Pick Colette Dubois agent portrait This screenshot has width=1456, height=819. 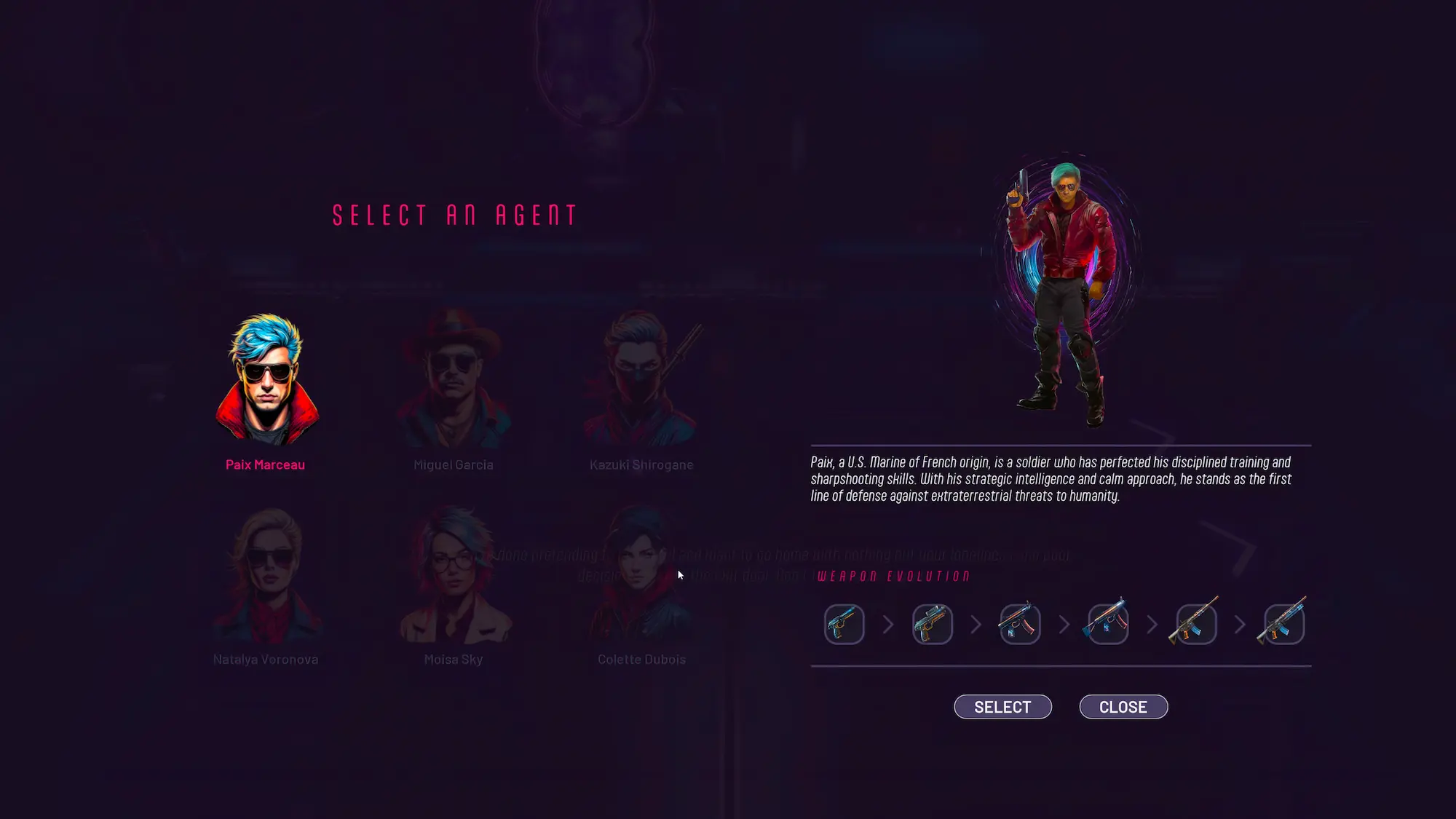coord(641,575)
